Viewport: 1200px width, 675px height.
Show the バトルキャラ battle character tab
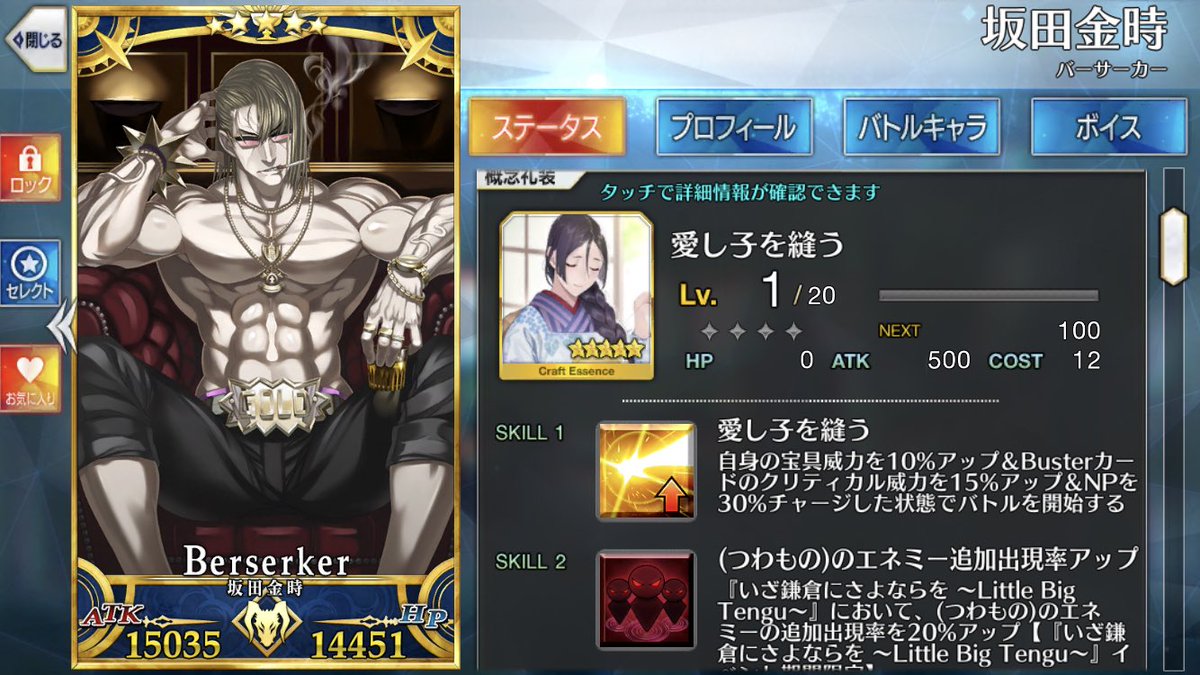[921, 127]
